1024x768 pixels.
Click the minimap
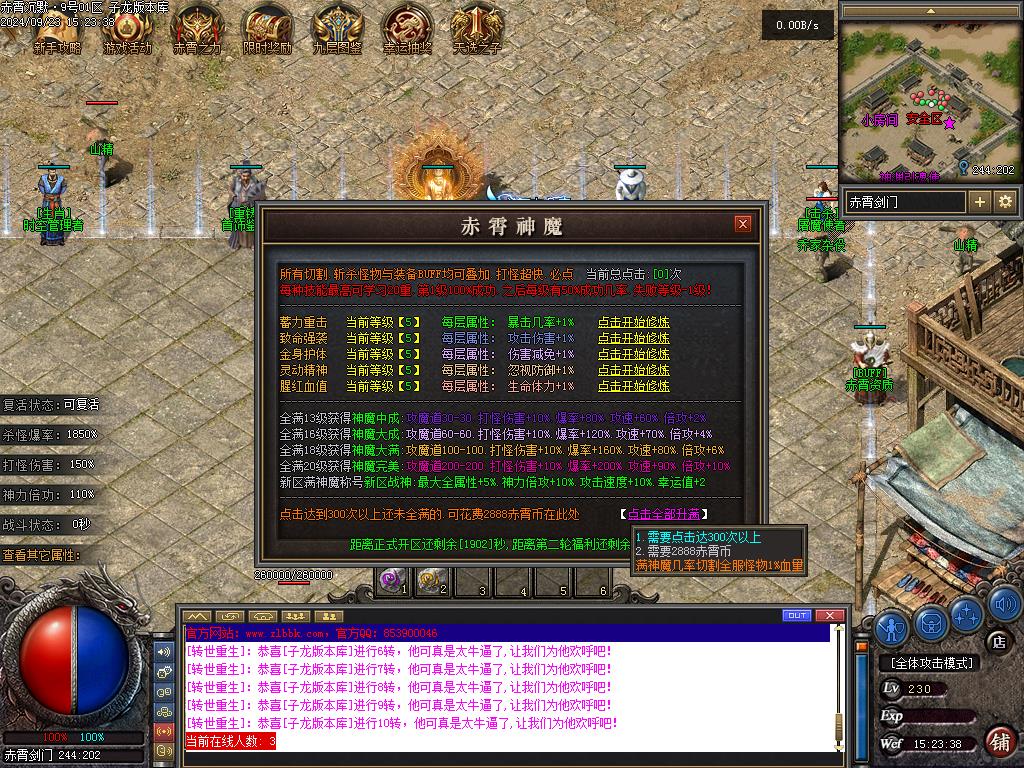(929, 100)
